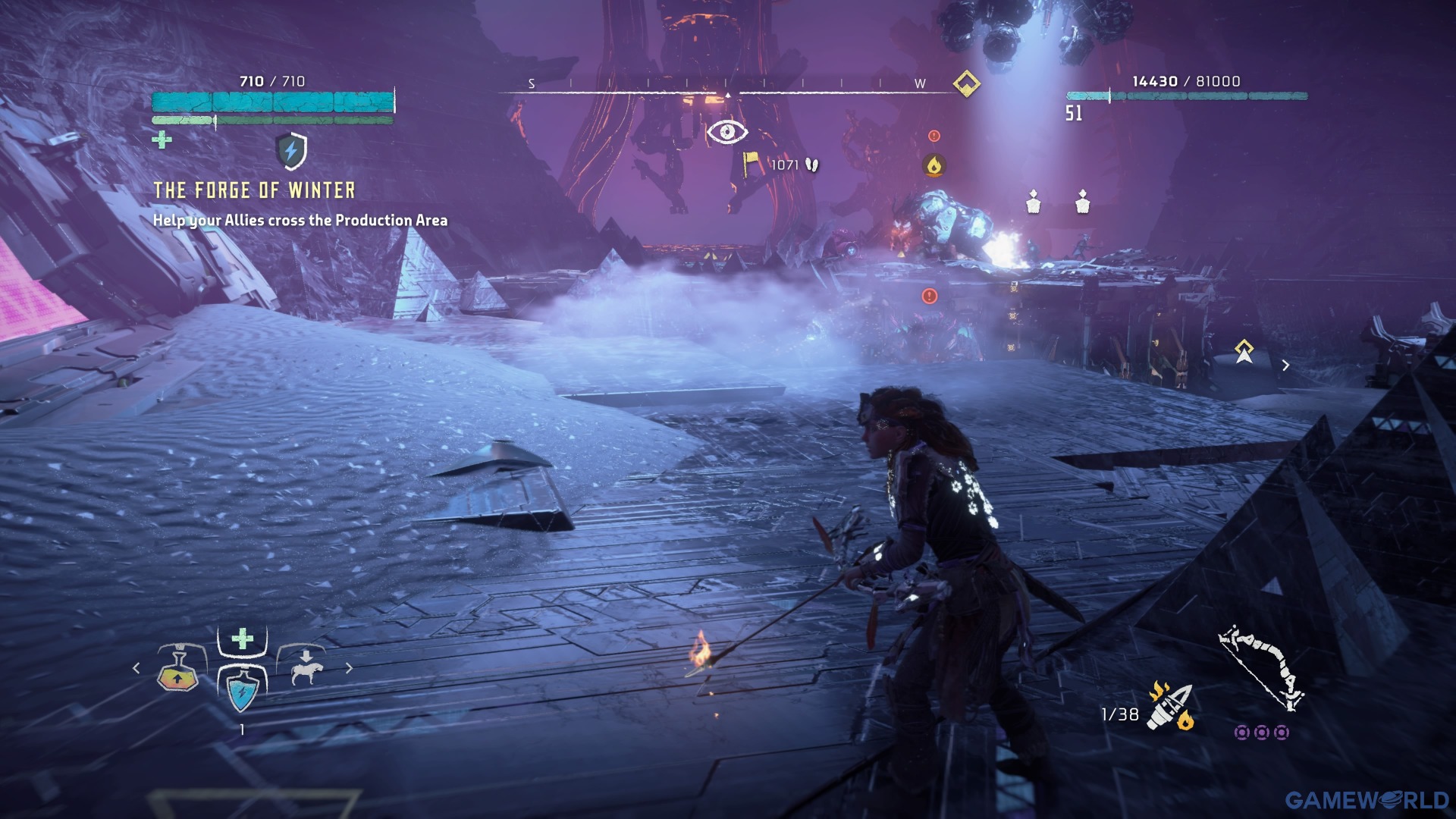
Task: Select the yellow diamond quest marker on compass
Action: point(966,83)
